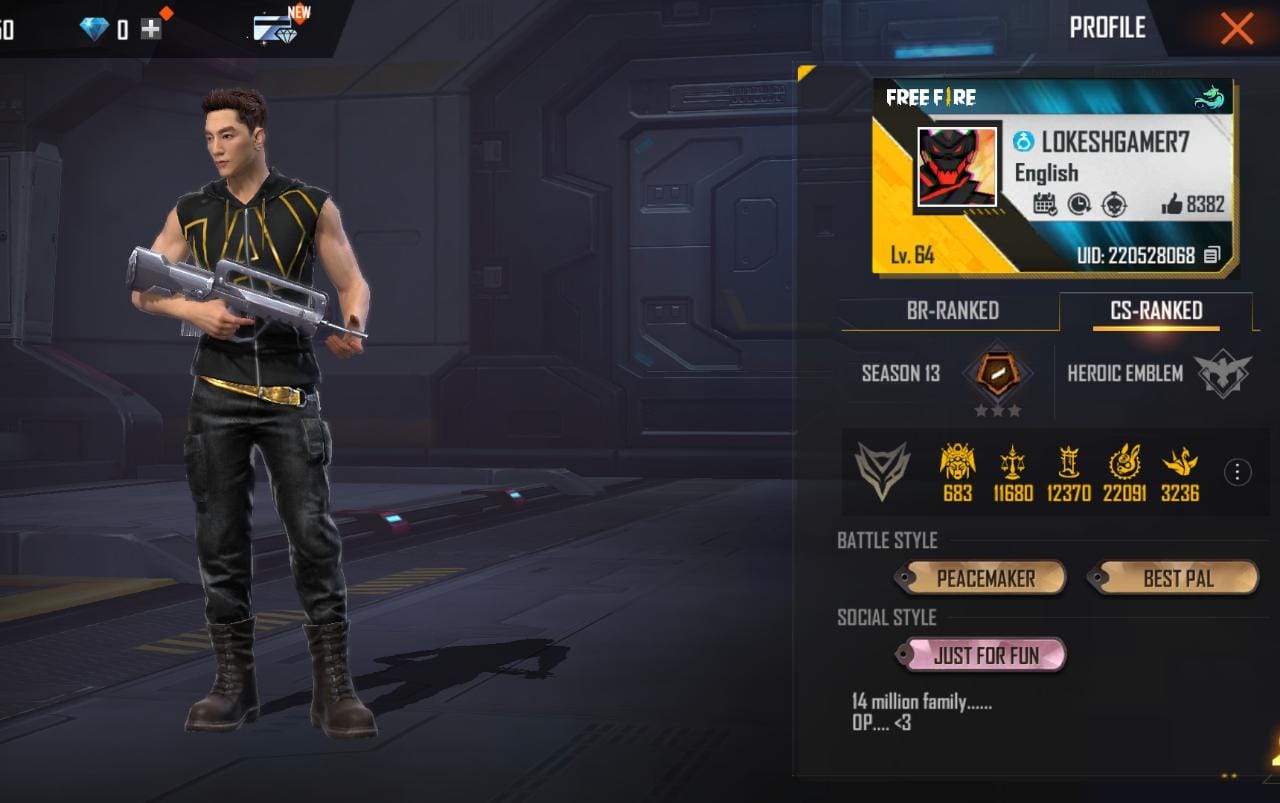Click the LOKESHGAMER7 profile avatar

[957, 167]
